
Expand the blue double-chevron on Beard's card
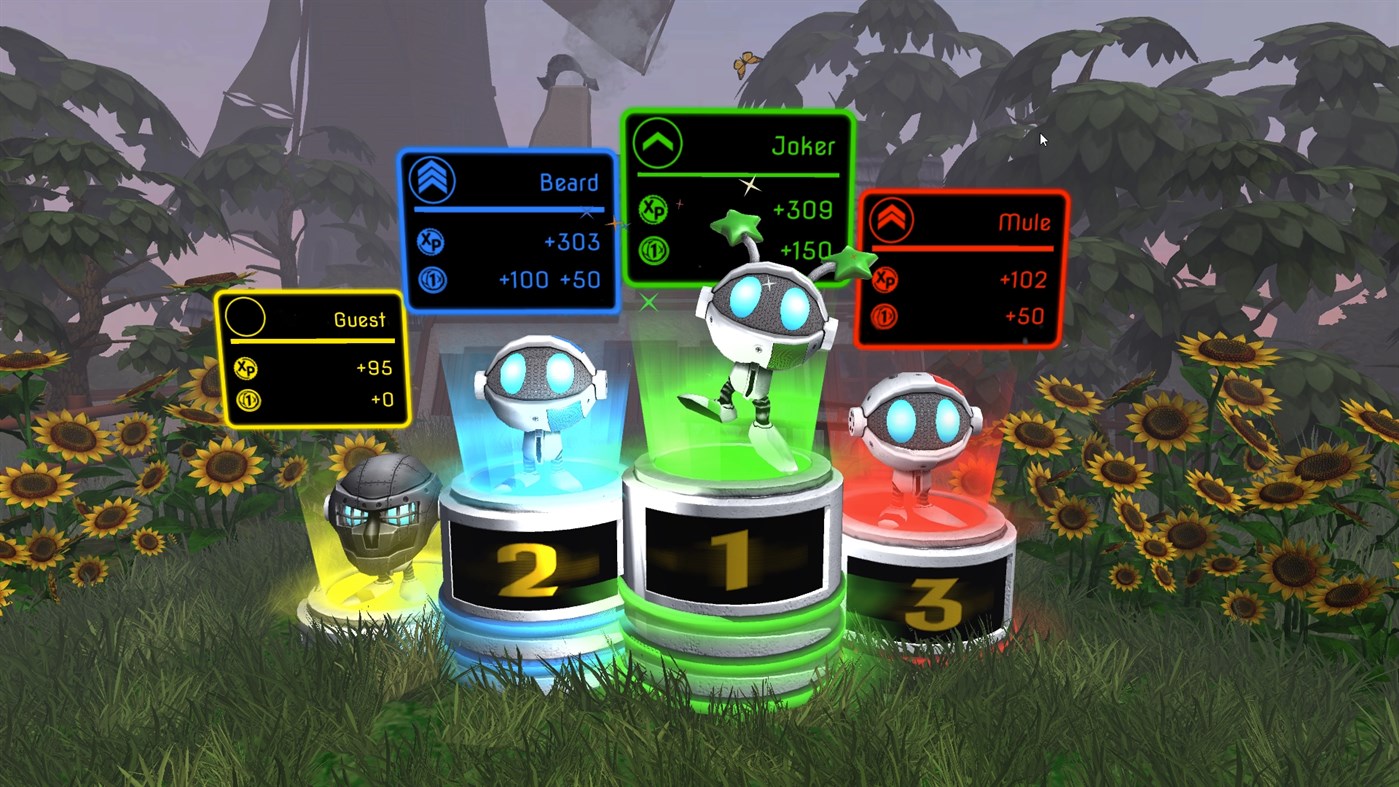pyautogui.click(x=430, y=181)
